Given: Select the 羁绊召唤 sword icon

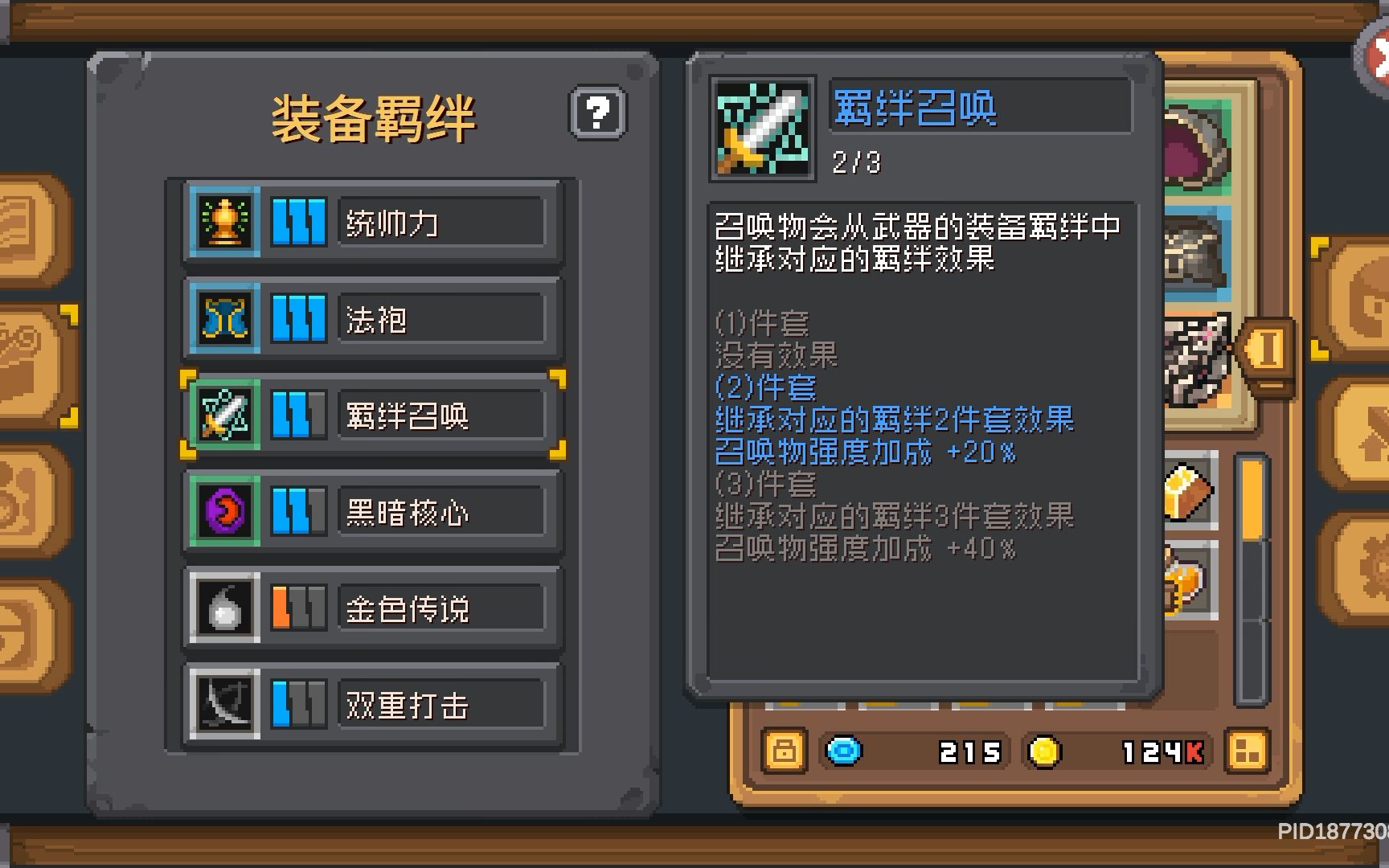Looking at the screenshot, I should (223, 414).
